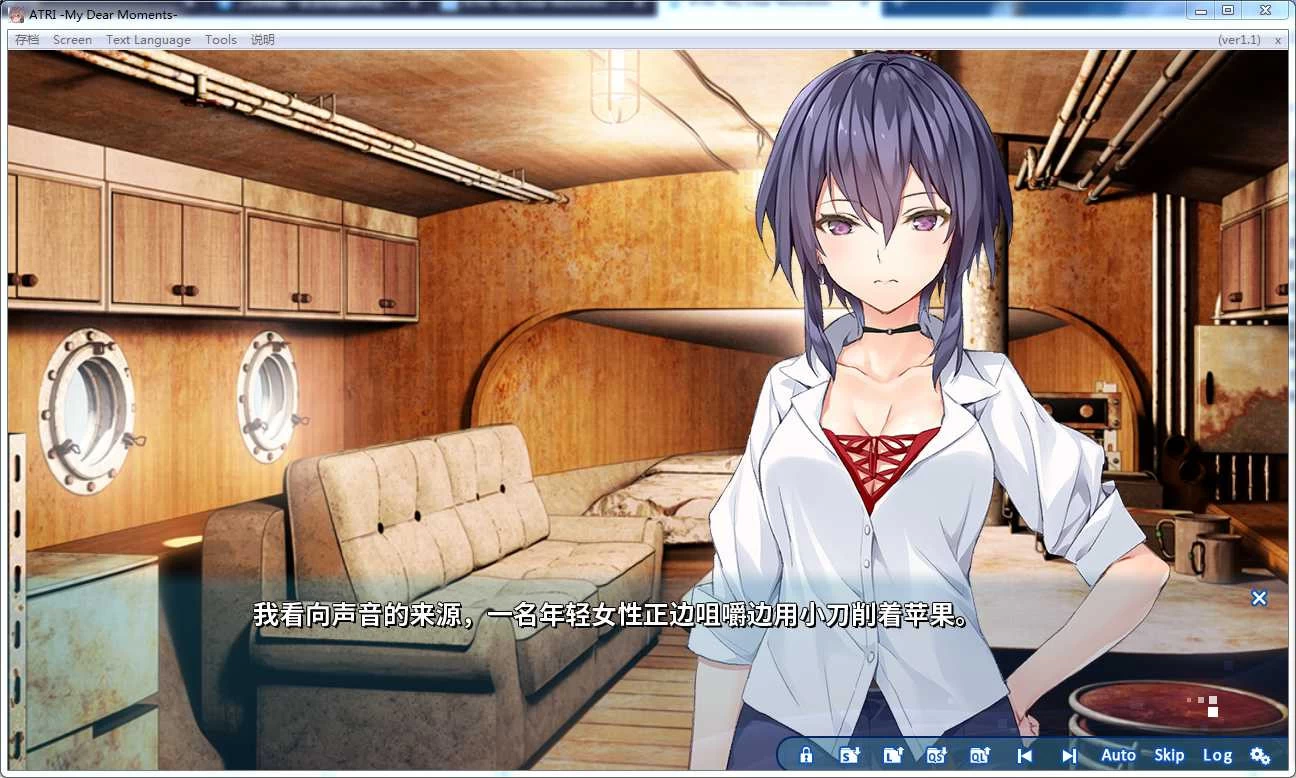This screenshot has width=1296, height=778.
Task: Open the Screen menu
Action: point(72,39)
